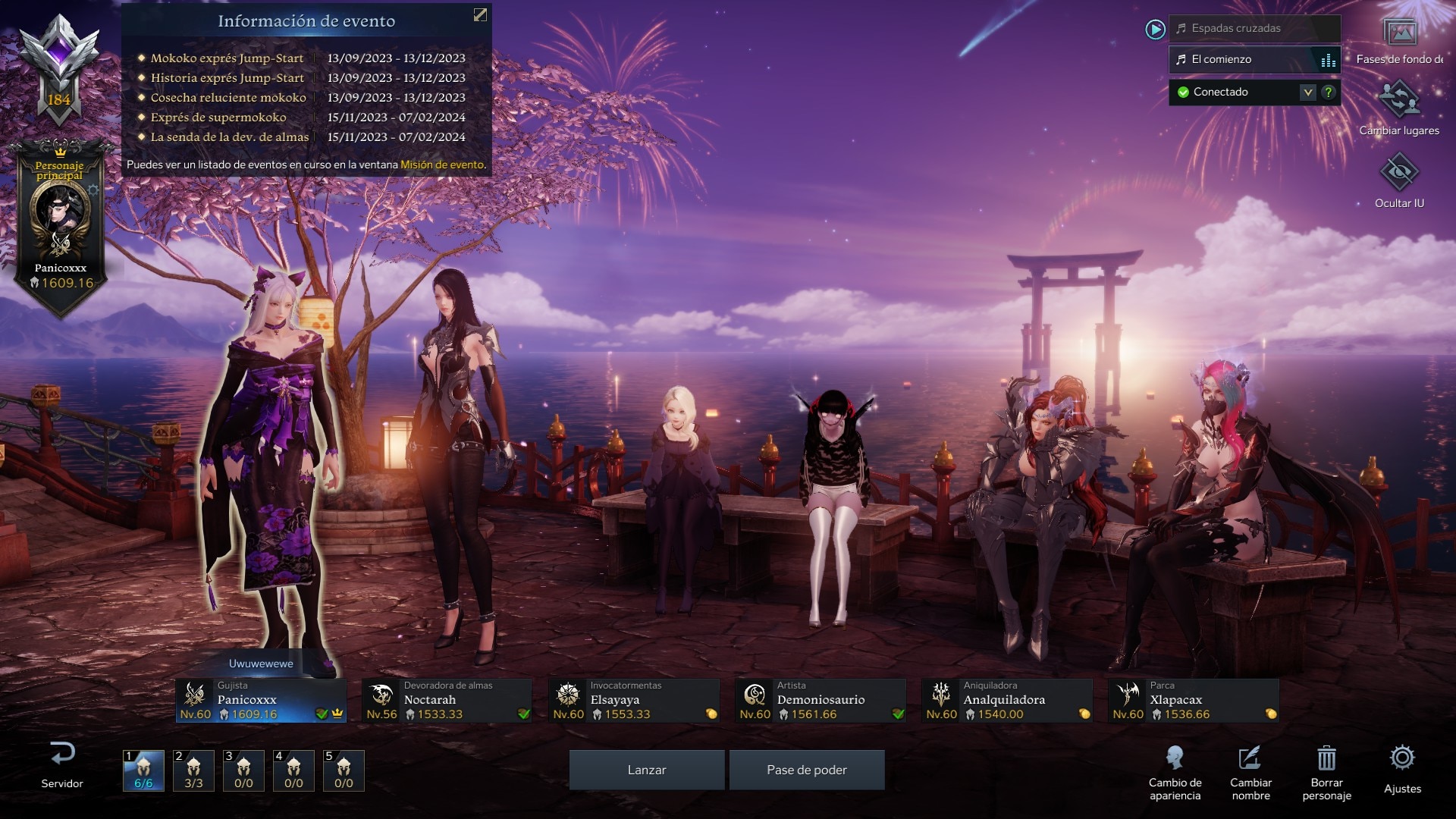Open Cambiar lugares option
This screenshot has width=1456, height=819.
1399,108
